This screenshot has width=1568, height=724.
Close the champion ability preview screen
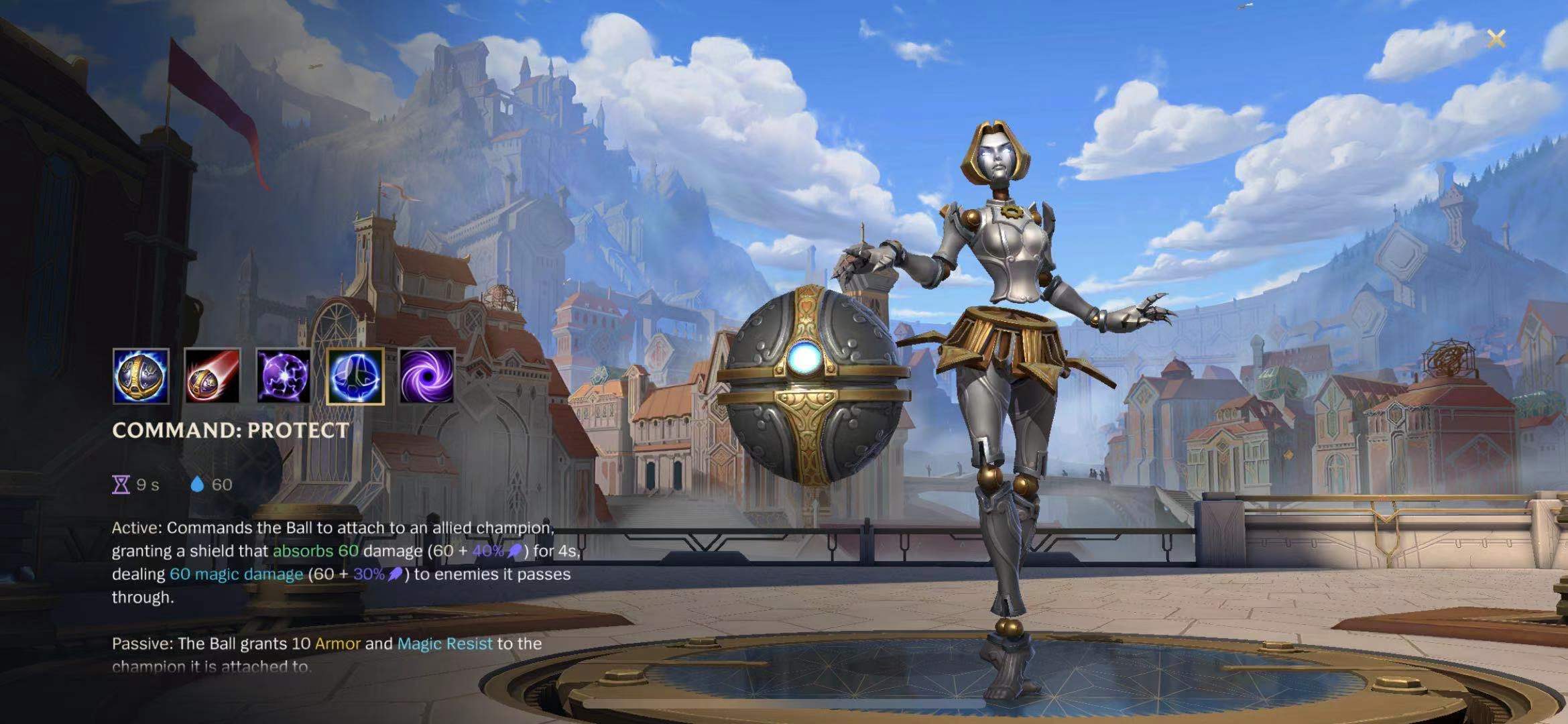tap(1496, 39)
